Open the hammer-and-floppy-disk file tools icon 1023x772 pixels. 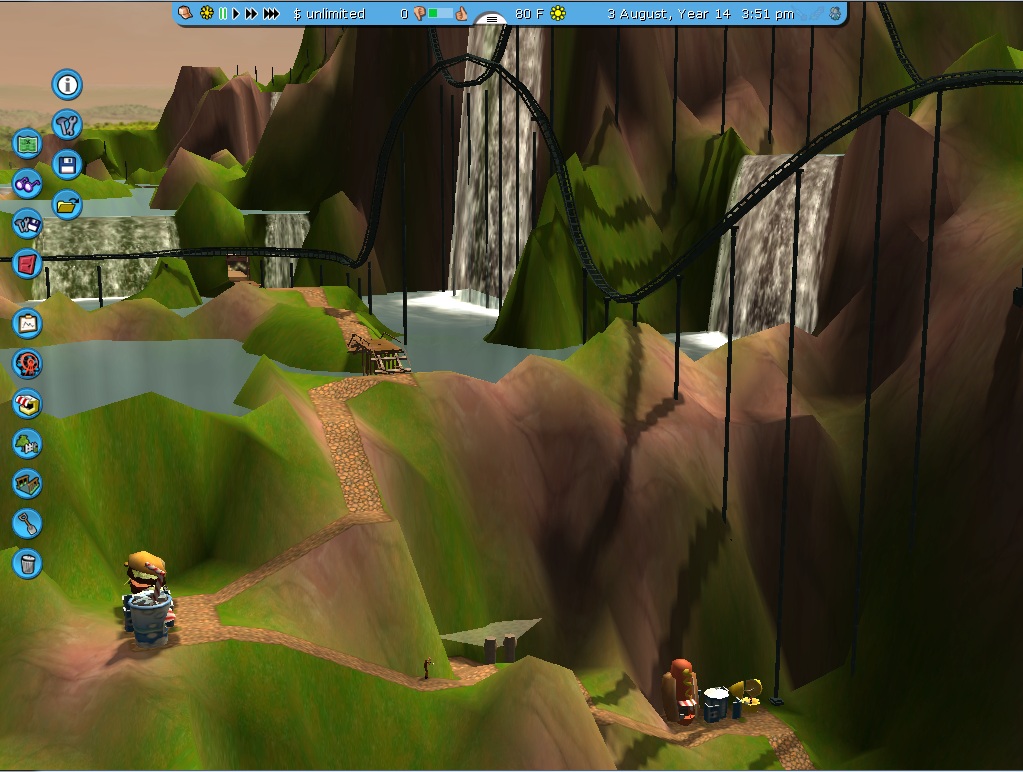[27, 224]
